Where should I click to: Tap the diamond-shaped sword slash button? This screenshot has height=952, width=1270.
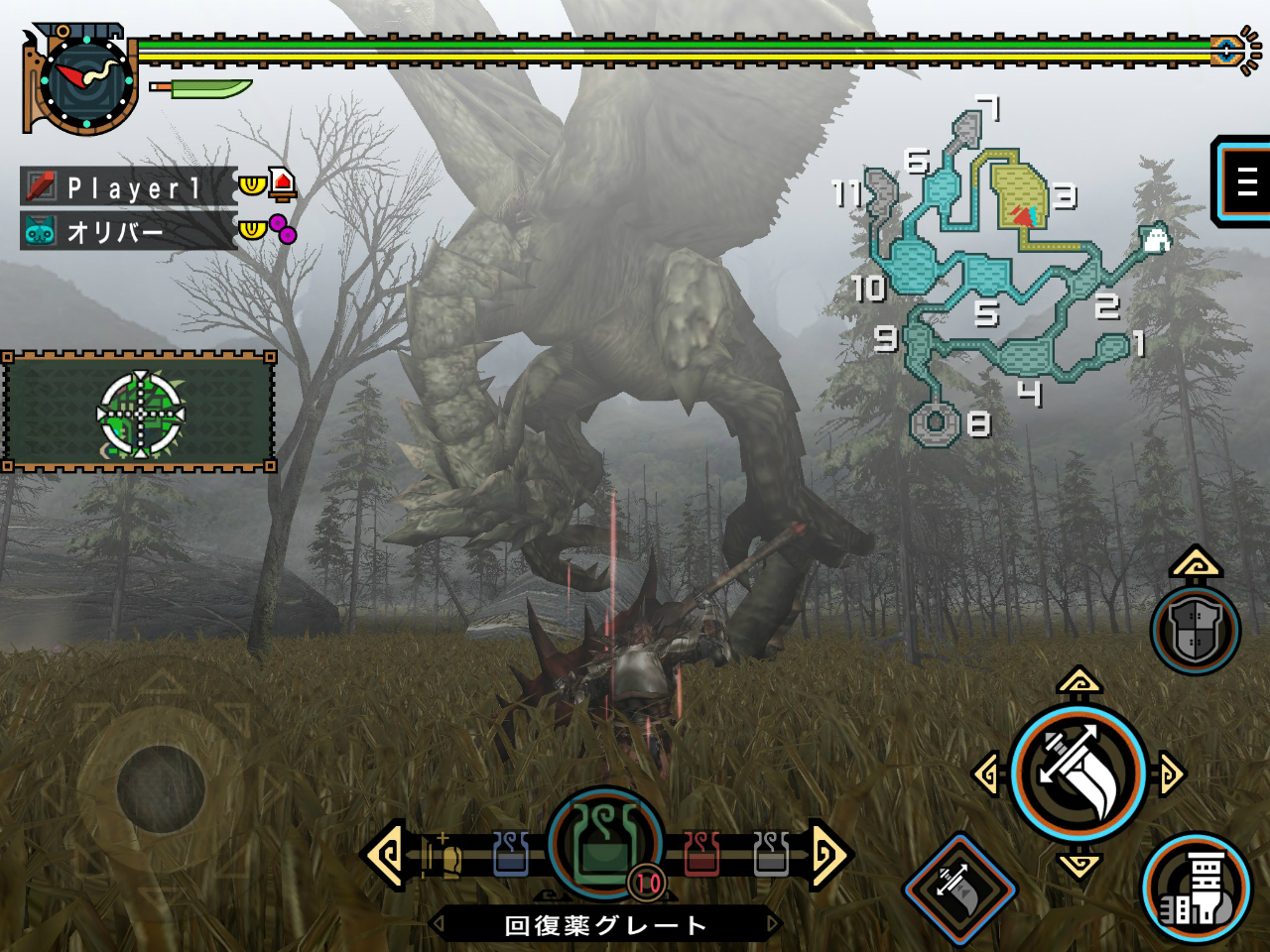[x=959, y=889]
